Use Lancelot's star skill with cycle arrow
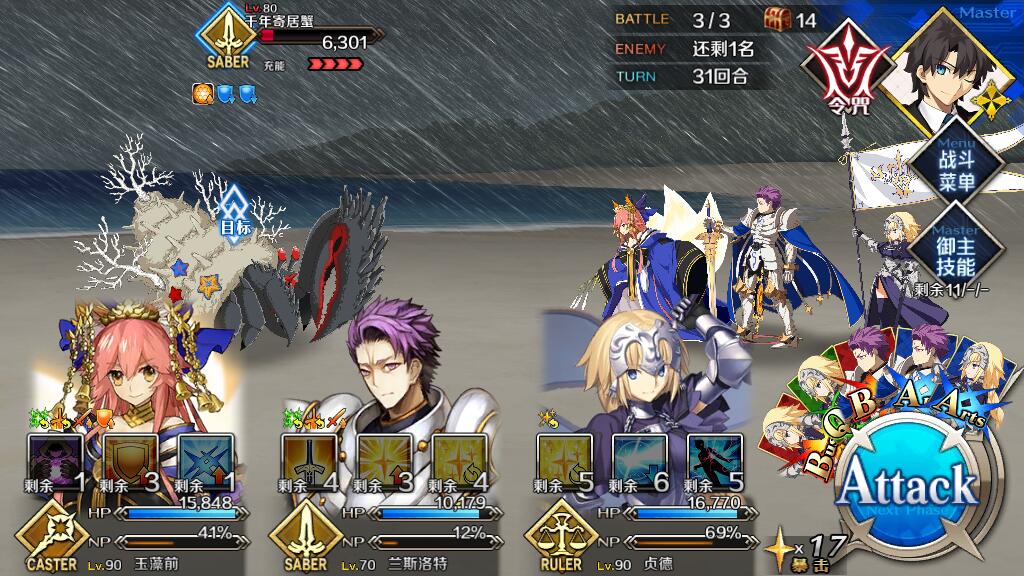 point(461,460)
